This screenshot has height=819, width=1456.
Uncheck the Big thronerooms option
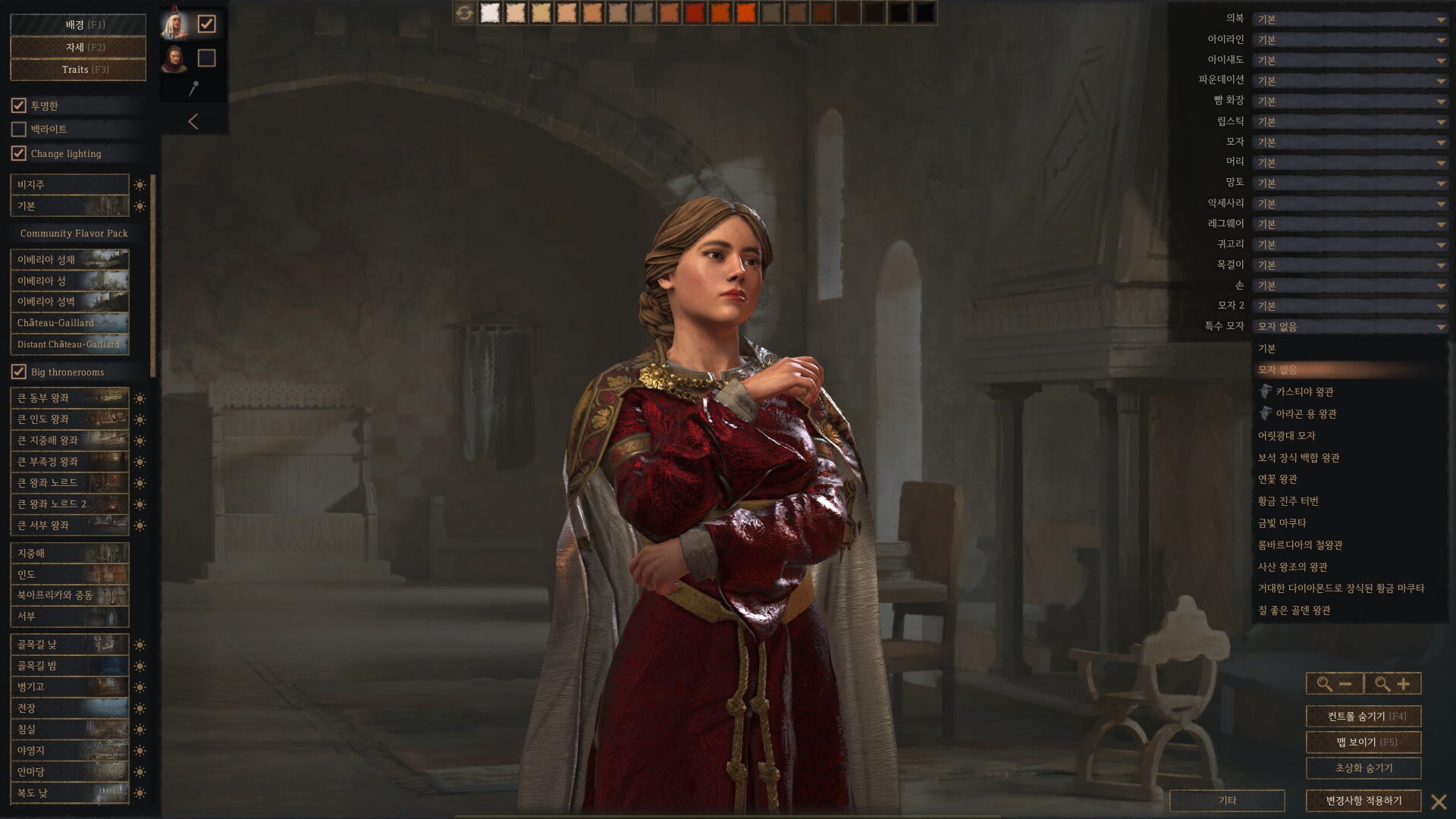[x=19, y=372]
